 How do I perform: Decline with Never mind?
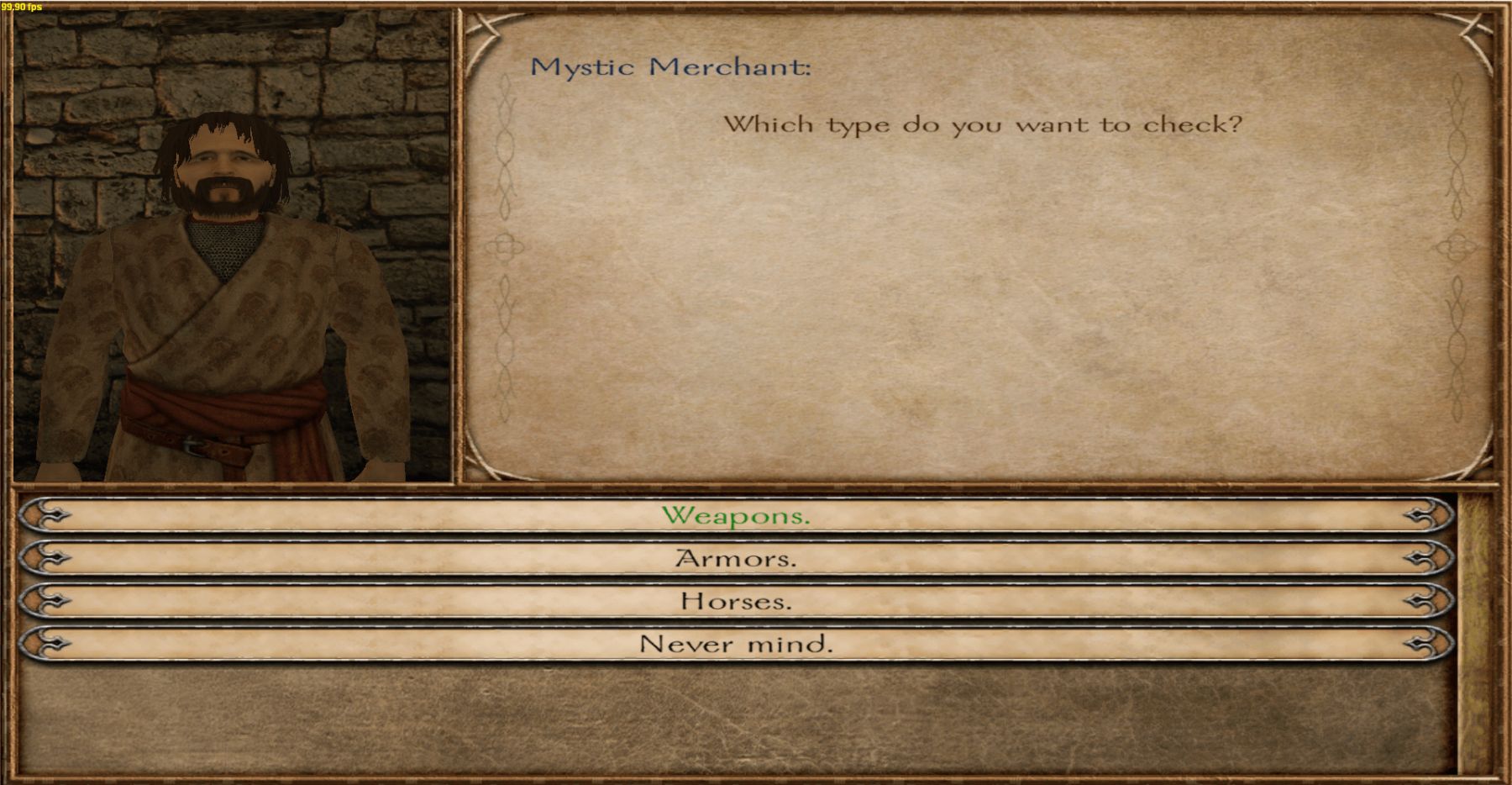(736, 644)
